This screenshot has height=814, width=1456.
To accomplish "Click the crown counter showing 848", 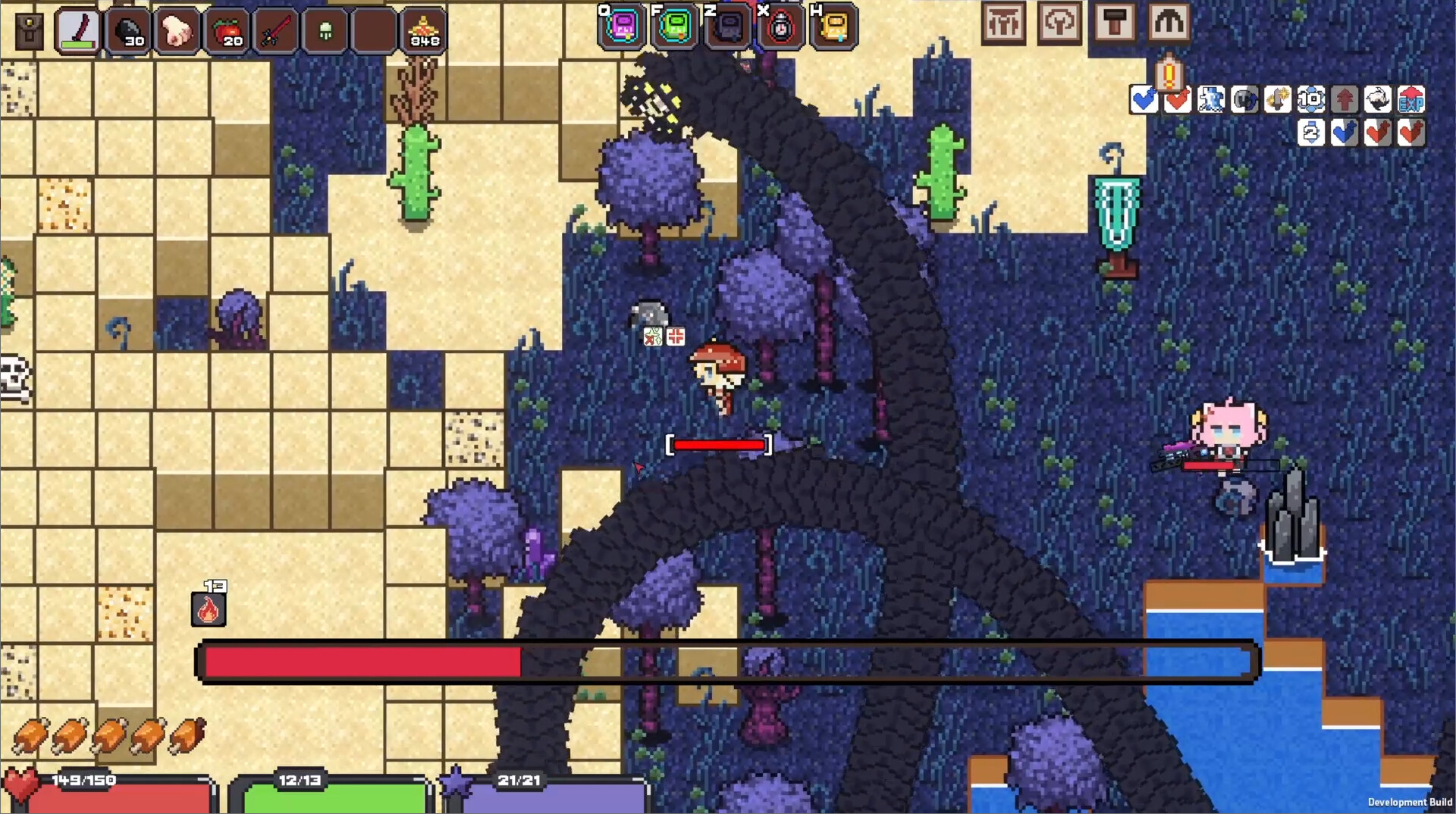I will 423,30.
